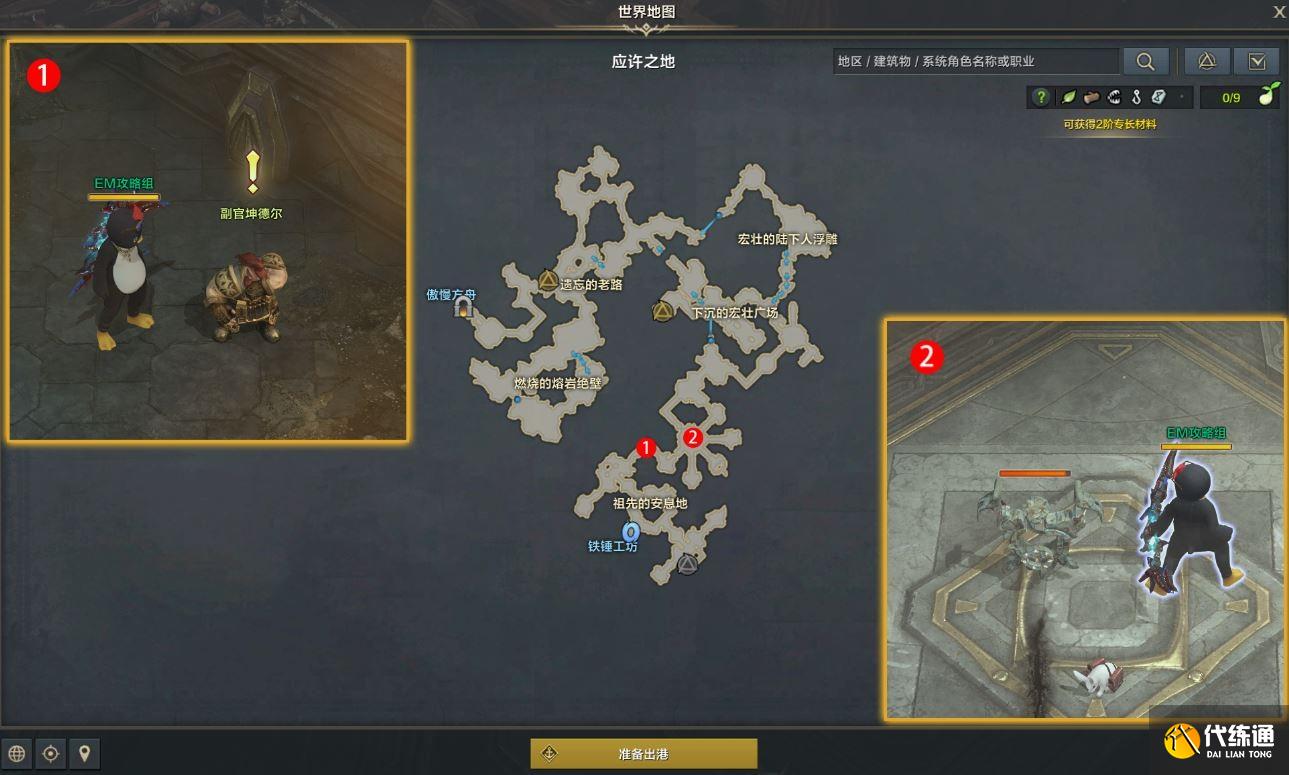Viewport: 1289px width, 775px height.
Task: Click the relic excavation material filter icon
Action: tap(1159, 97)
